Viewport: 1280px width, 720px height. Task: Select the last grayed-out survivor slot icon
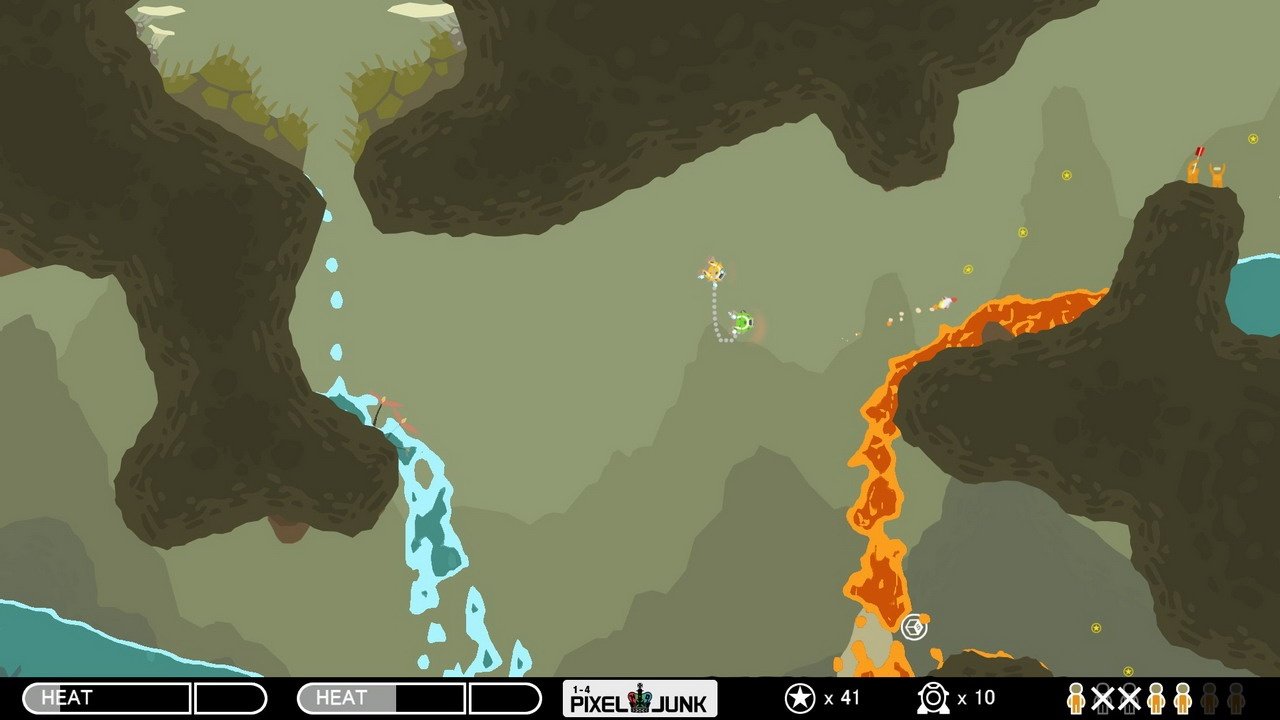(x=1237, y=699)
